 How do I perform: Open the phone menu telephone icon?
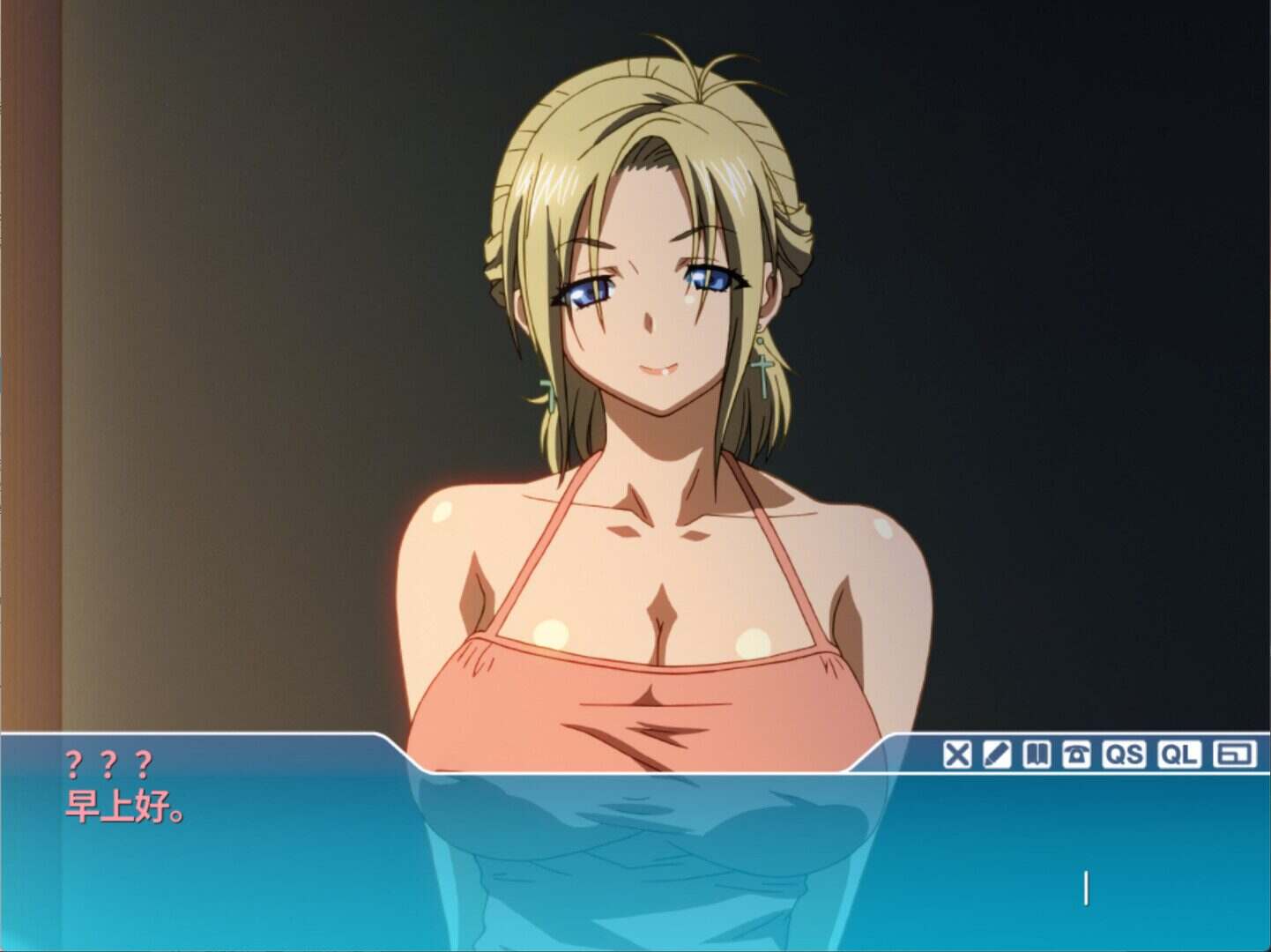(1075, 754)
